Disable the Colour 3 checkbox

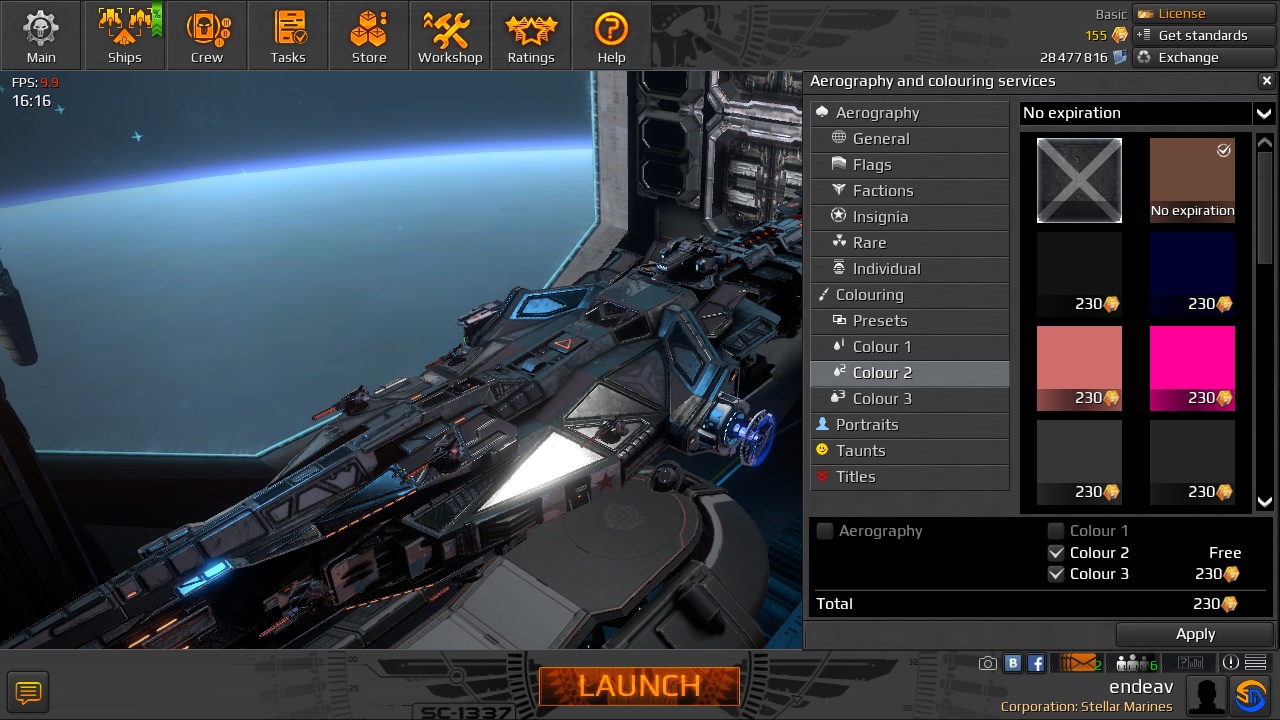click(x=1056, y=573)
